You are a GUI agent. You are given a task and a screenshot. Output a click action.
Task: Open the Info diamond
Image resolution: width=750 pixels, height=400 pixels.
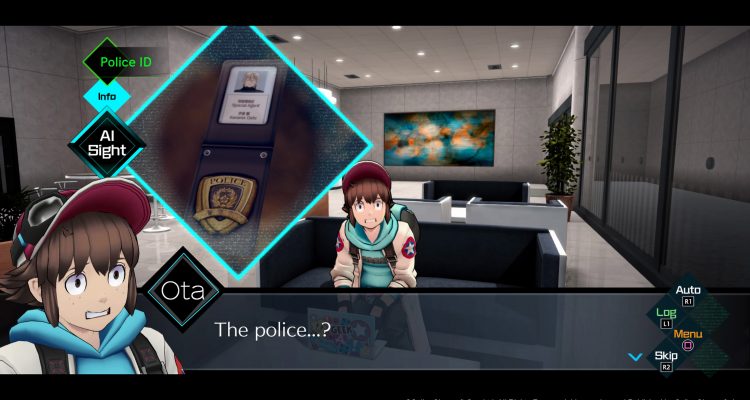[107, 98]
